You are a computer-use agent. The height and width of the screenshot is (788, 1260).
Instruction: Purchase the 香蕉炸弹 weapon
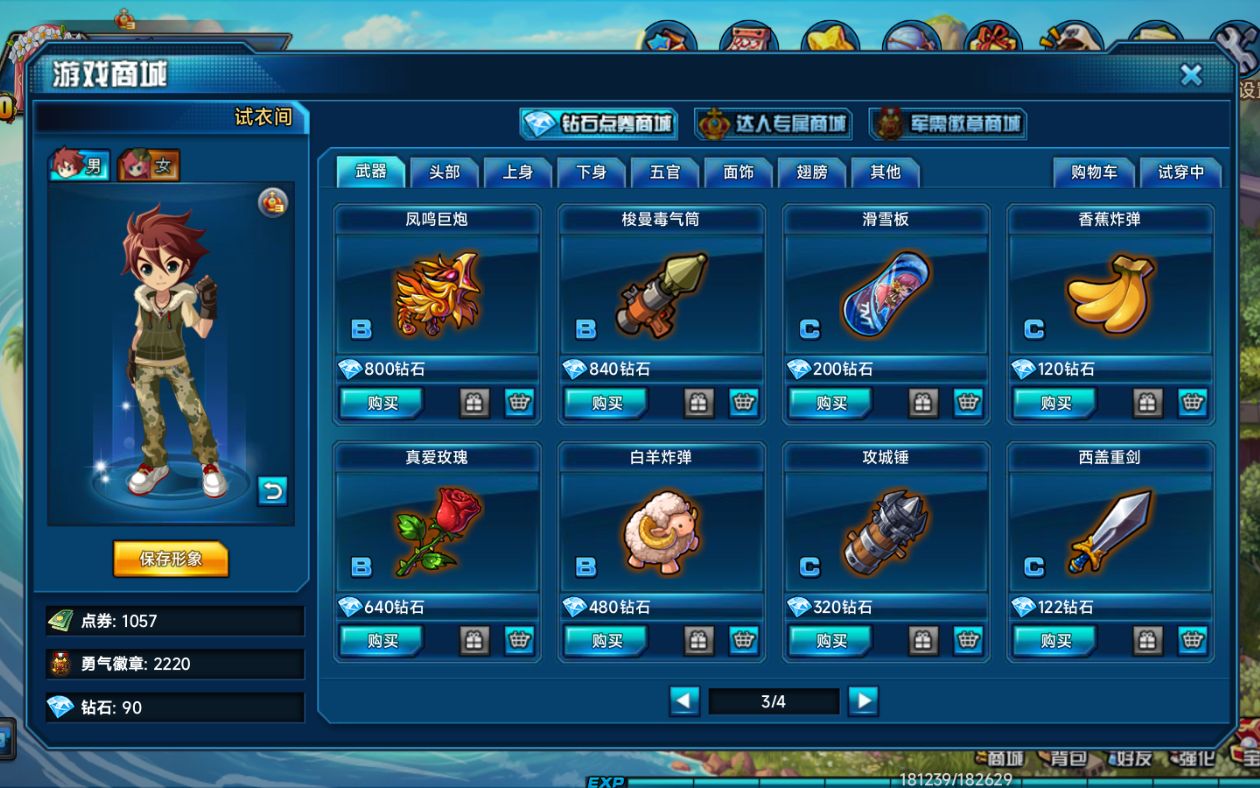click(x=1055, y=403)
